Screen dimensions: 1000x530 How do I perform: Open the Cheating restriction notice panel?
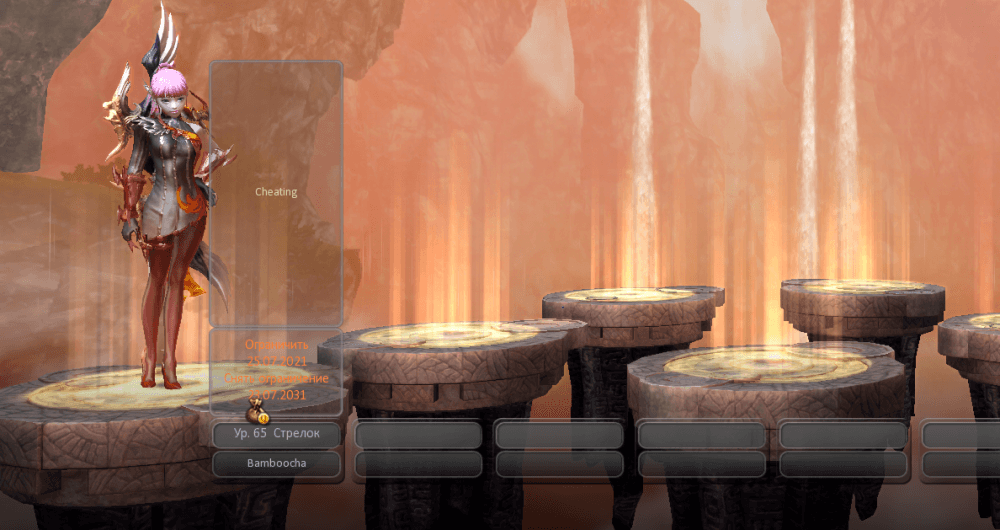(x=276, y=192)
